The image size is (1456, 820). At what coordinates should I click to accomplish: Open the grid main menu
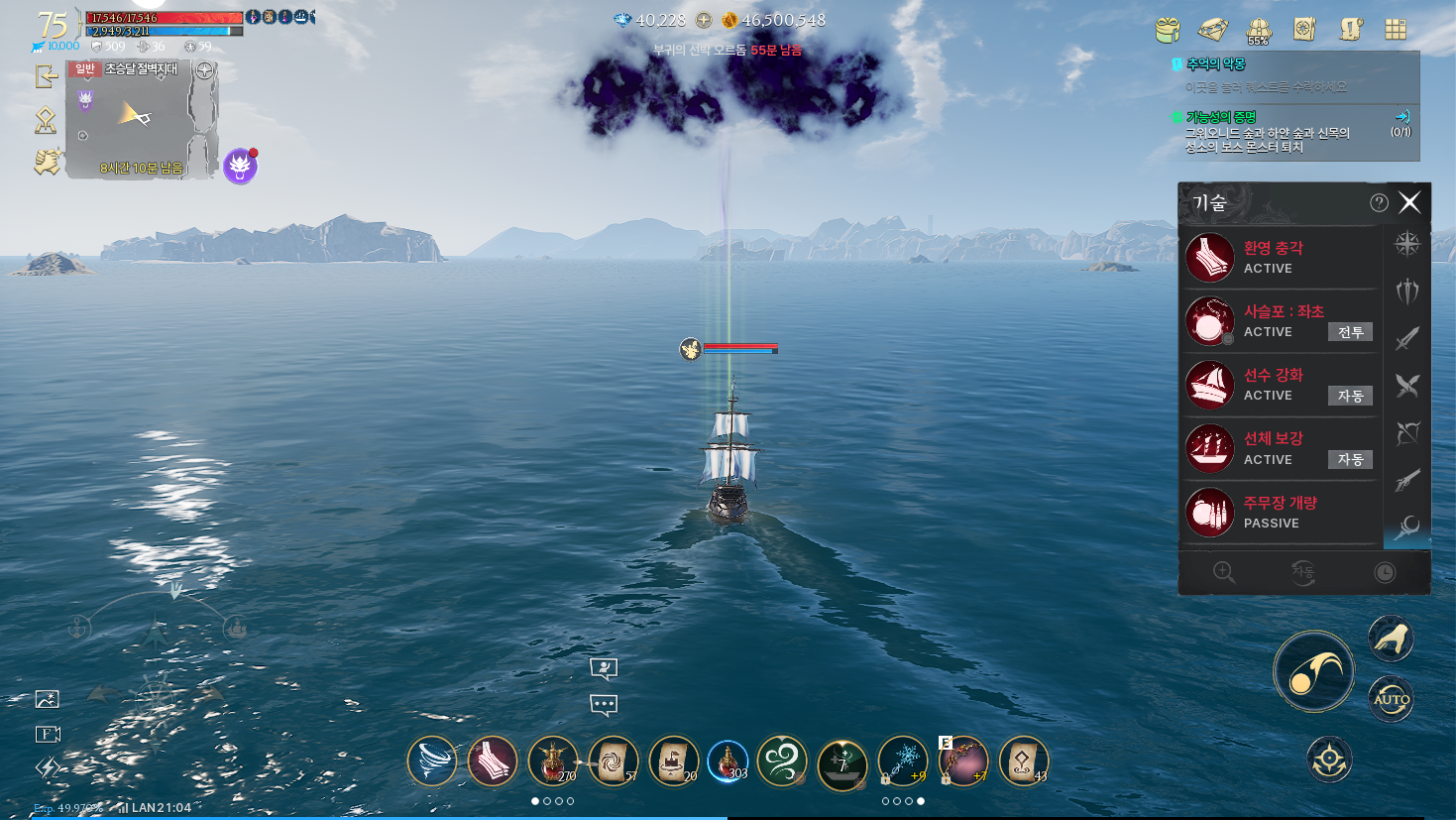coord(1396,30)
